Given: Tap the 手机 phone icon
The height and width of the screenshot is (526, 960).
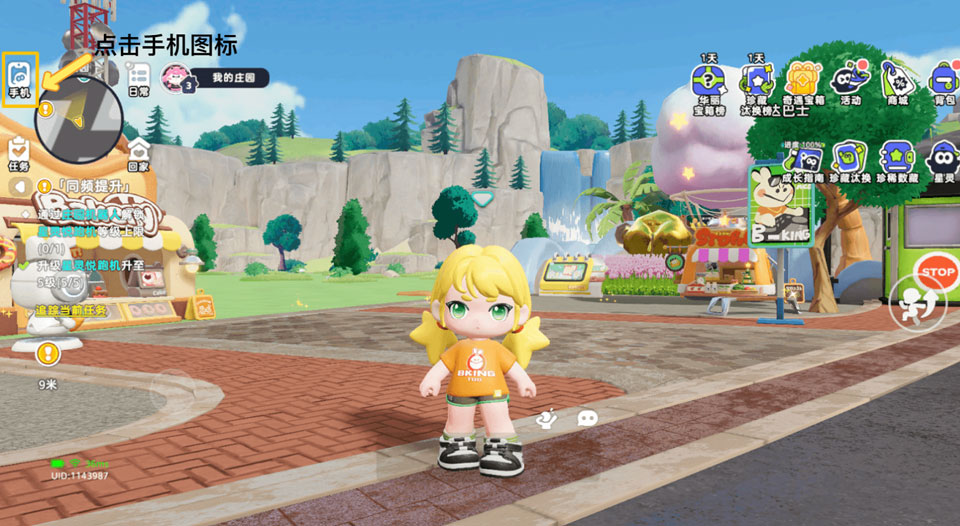Looking at the screenshot, I should tap(20, 76).
